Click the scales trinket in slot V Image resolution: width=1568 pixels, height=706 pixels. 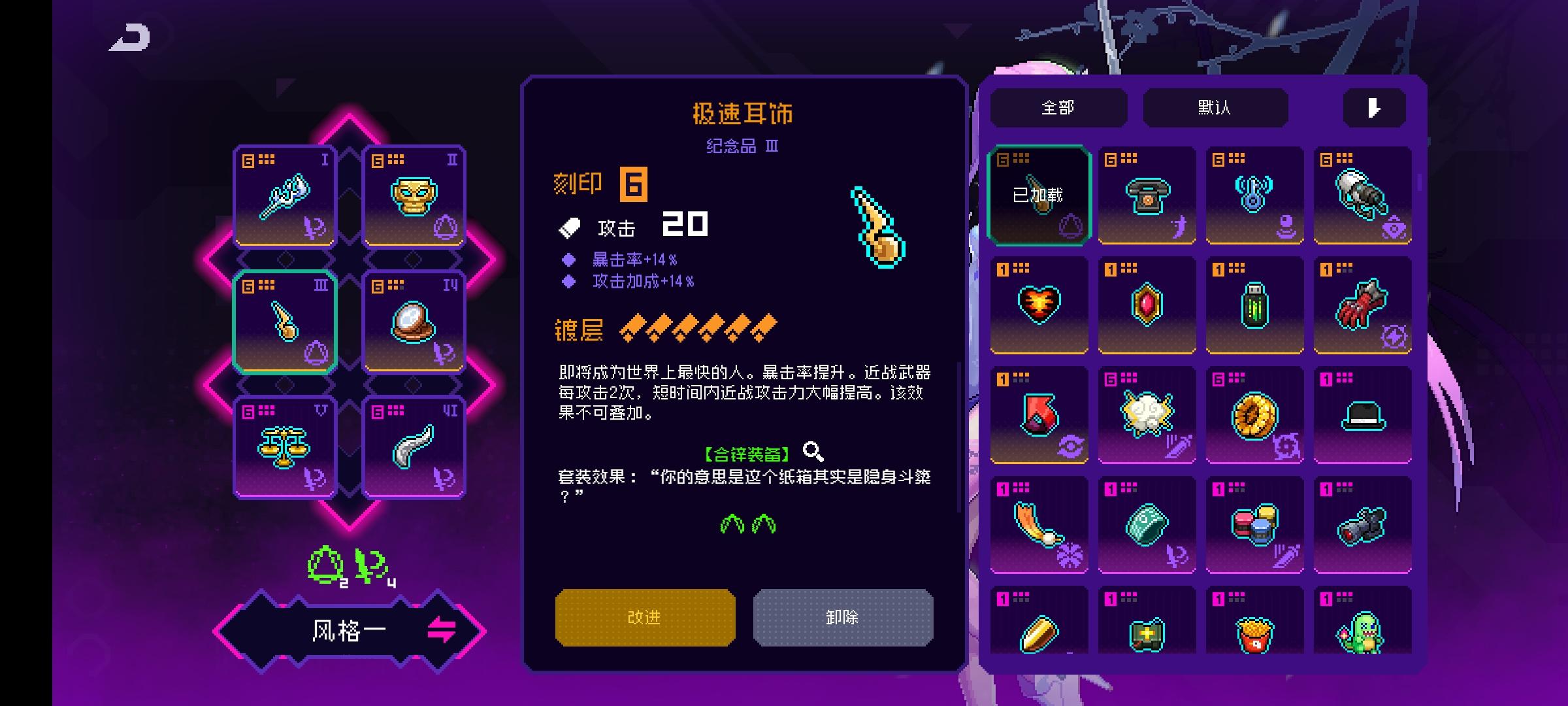click(x=284, y=446)
